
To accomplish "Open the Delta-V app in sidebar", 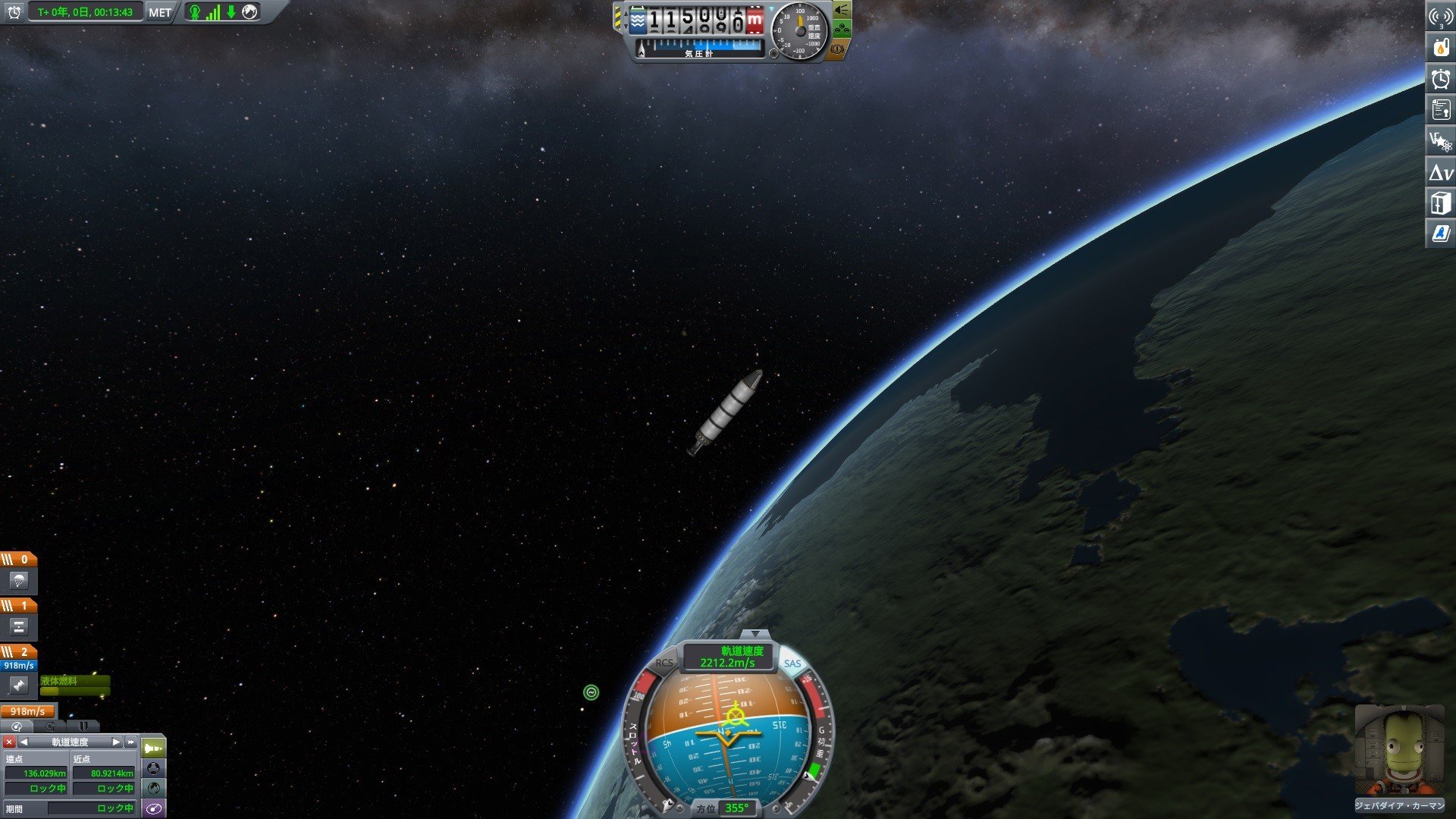I will 1441,172.
